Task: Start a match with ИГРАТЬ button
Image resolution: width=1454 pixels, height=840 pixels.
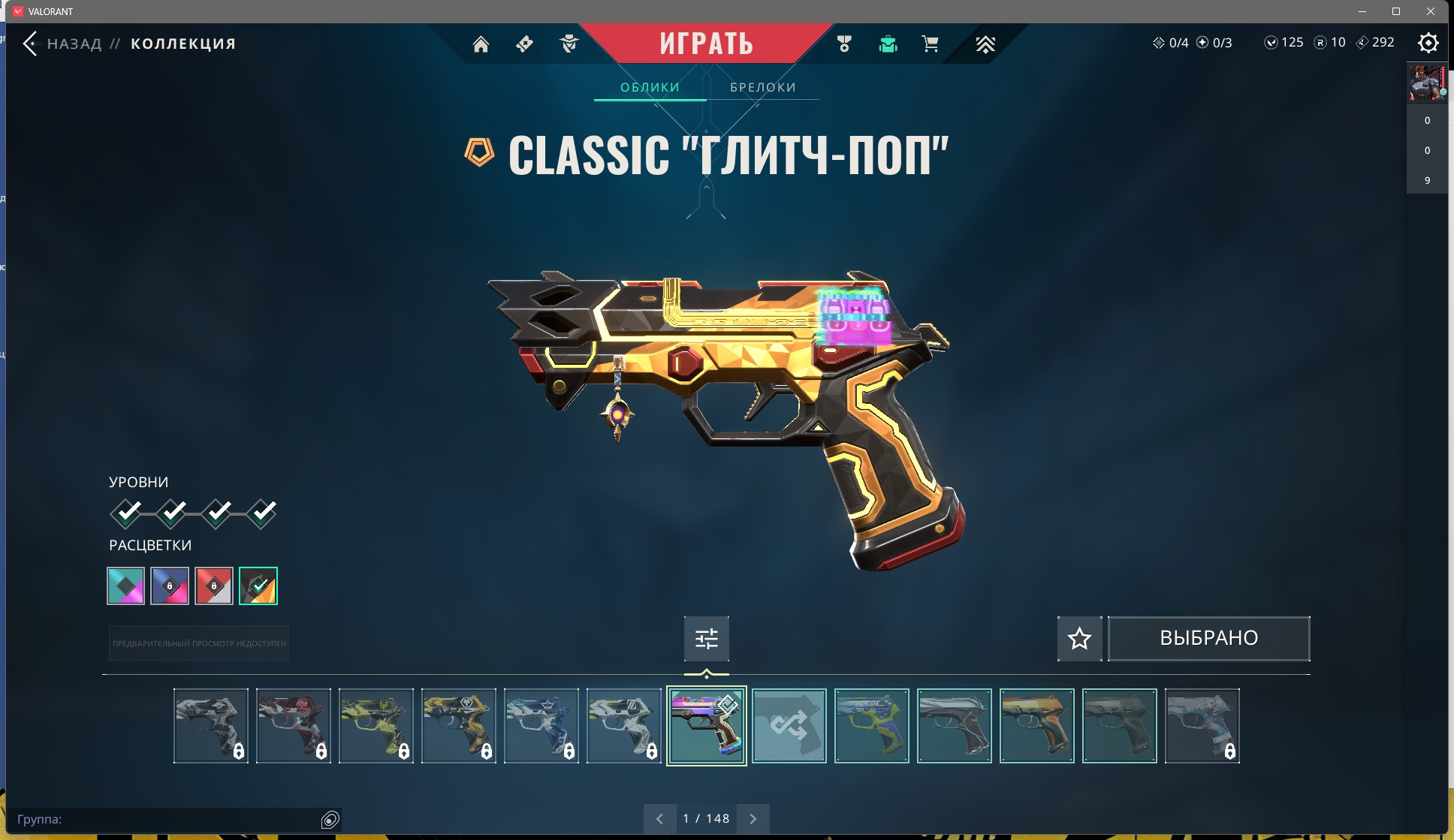Action: point(706,44)
